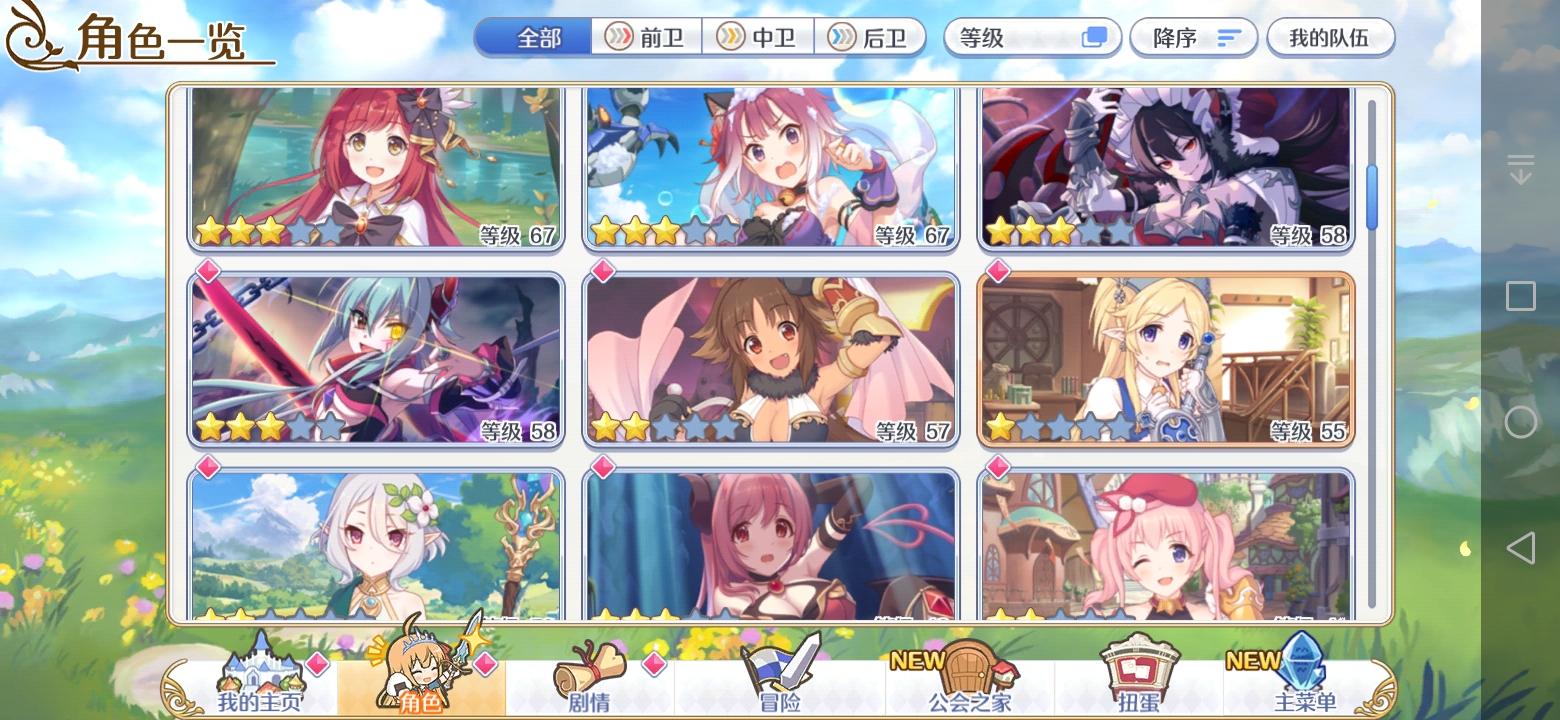1560x720 pixels.
Task: Select the level 67 red-haired character card
Action: pos(376,168)
